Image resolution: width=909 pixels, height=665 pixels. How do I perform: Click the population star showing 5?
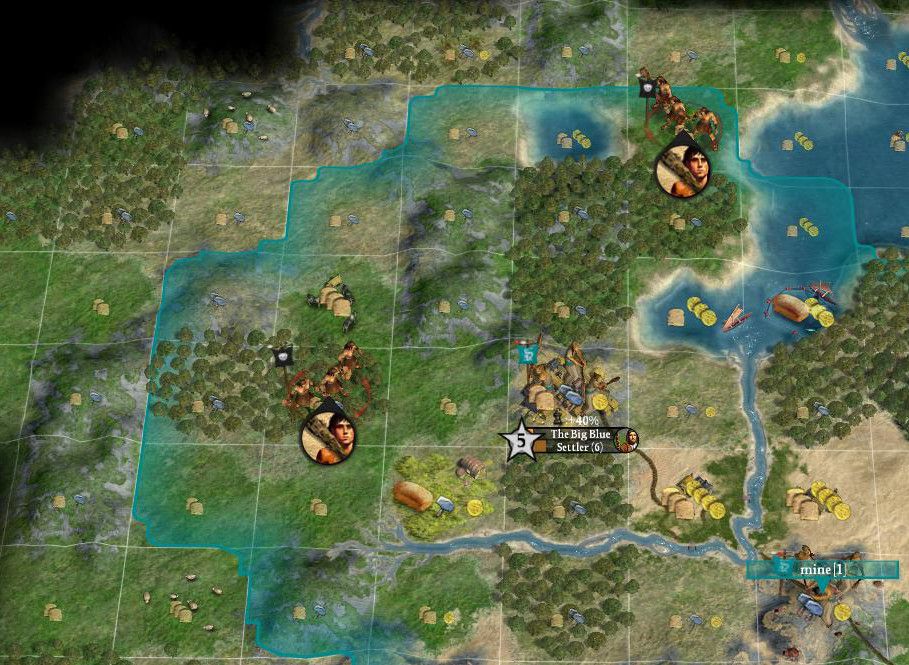[520, 440]
